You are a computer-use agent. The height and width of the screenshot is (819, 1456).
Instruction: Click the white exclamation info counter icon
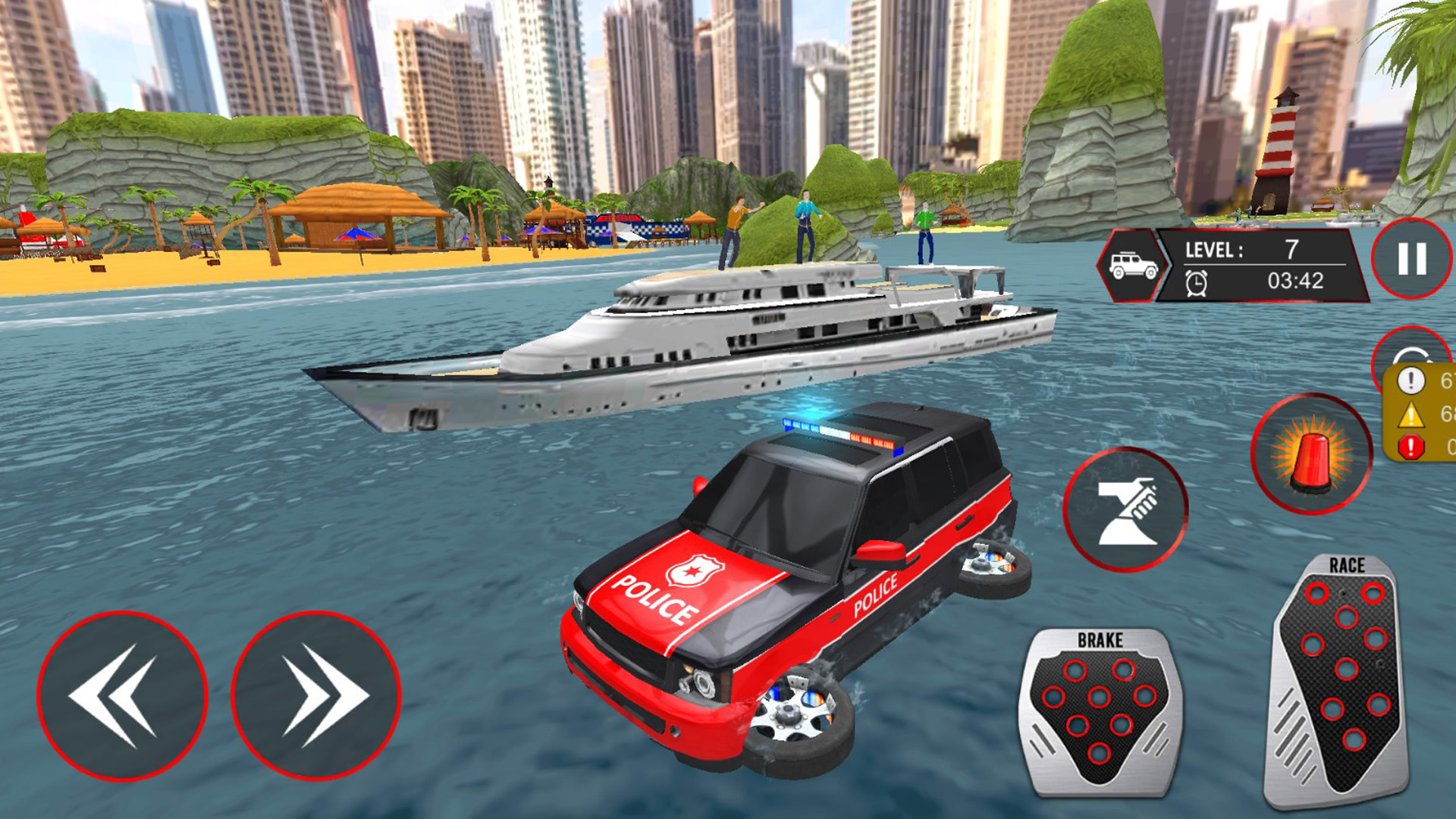(1410, 381)
